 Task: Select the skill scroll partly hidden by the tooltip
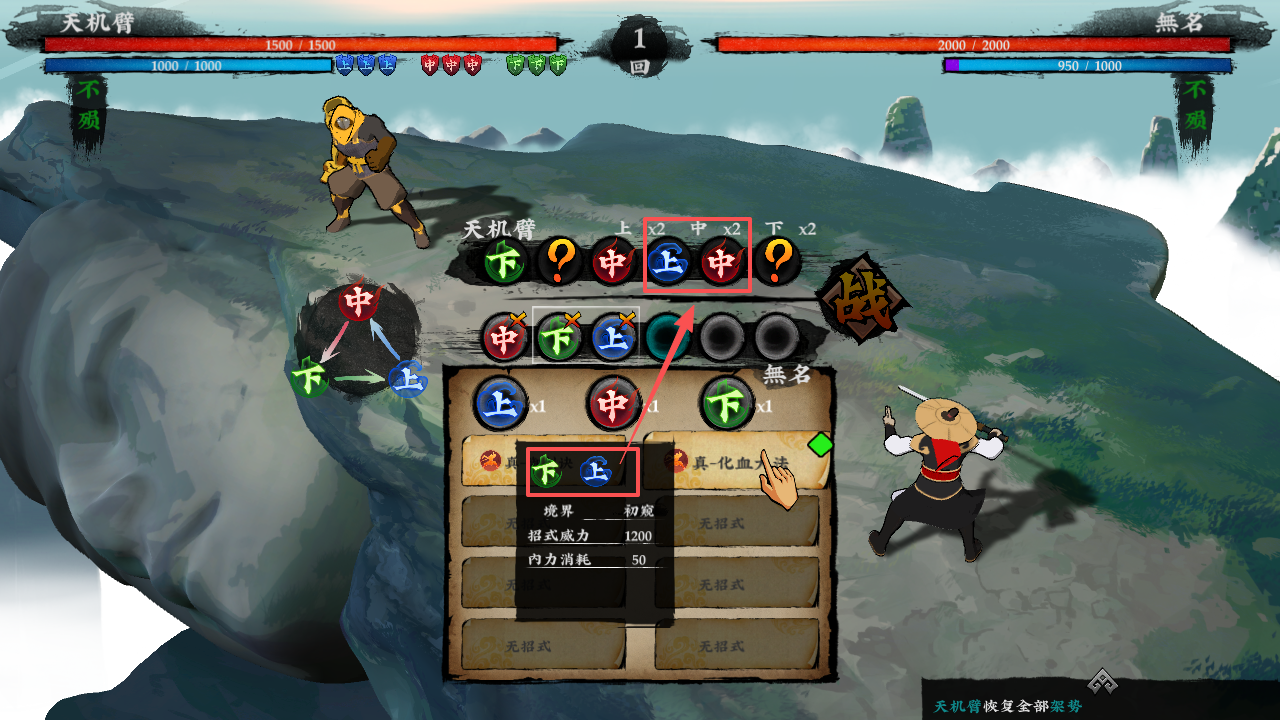tap(495, 462)
